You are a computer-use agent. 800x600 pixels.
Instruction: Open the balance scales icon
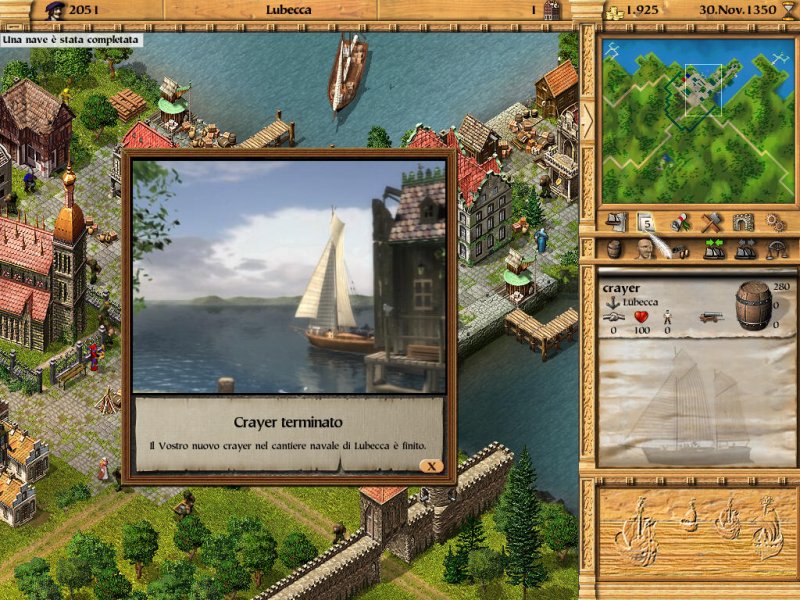[776, 250]
